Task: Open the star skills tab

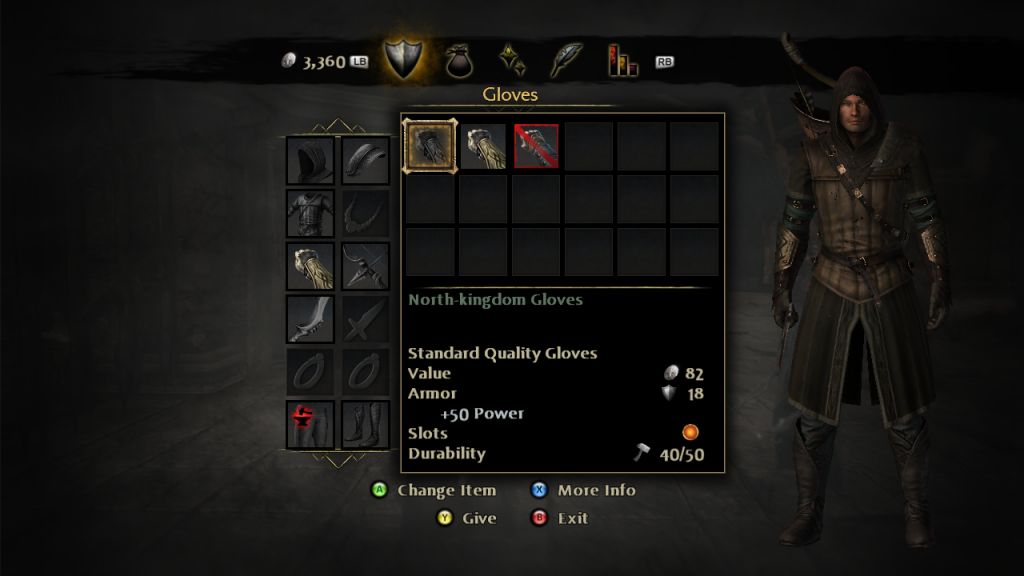Action: click(x=513, y=59)
